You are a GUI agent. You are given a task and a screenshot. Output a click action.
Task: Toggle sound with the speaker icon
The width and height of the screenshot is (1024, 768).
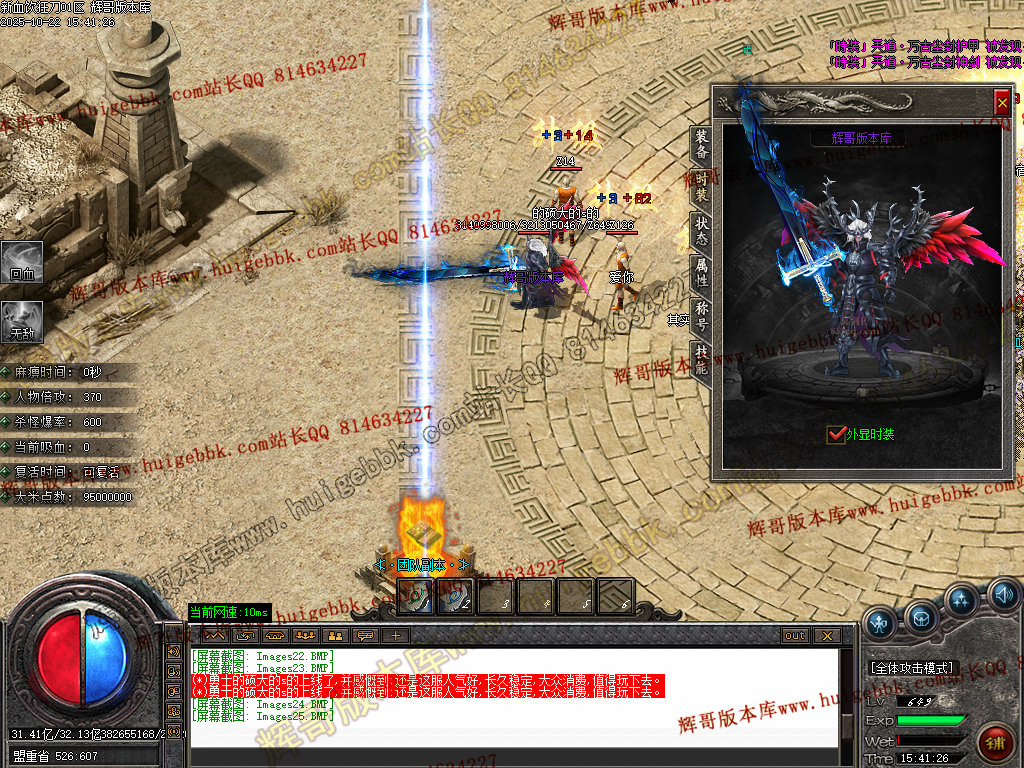coord(1002,597)
